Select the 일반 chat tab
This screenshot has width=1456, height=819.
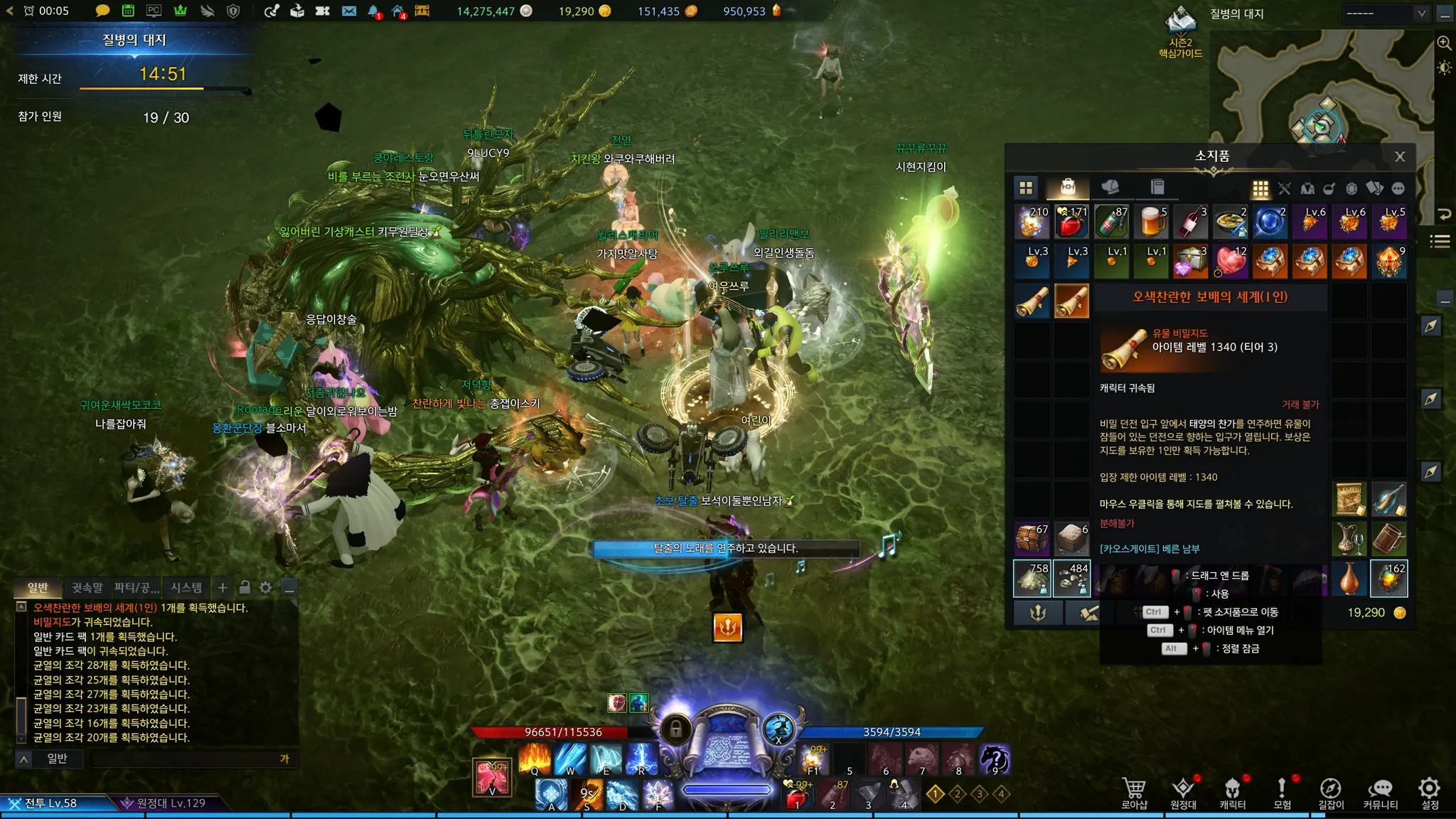[x=38, y=588]
